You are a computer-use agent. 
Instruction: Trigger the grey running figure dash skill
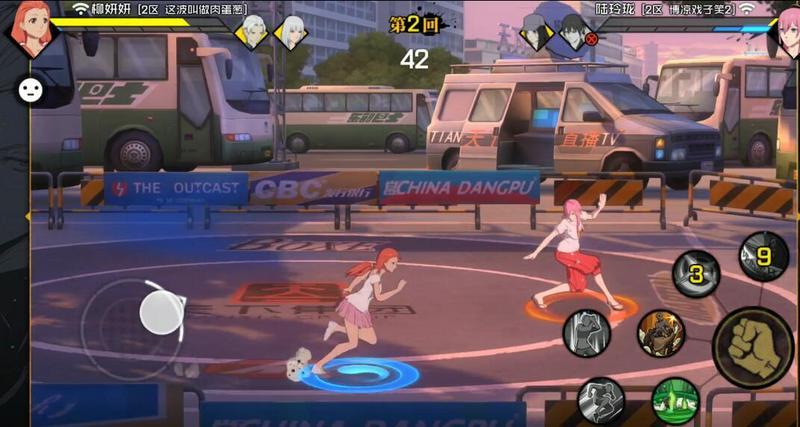click(x=601, y=400)
